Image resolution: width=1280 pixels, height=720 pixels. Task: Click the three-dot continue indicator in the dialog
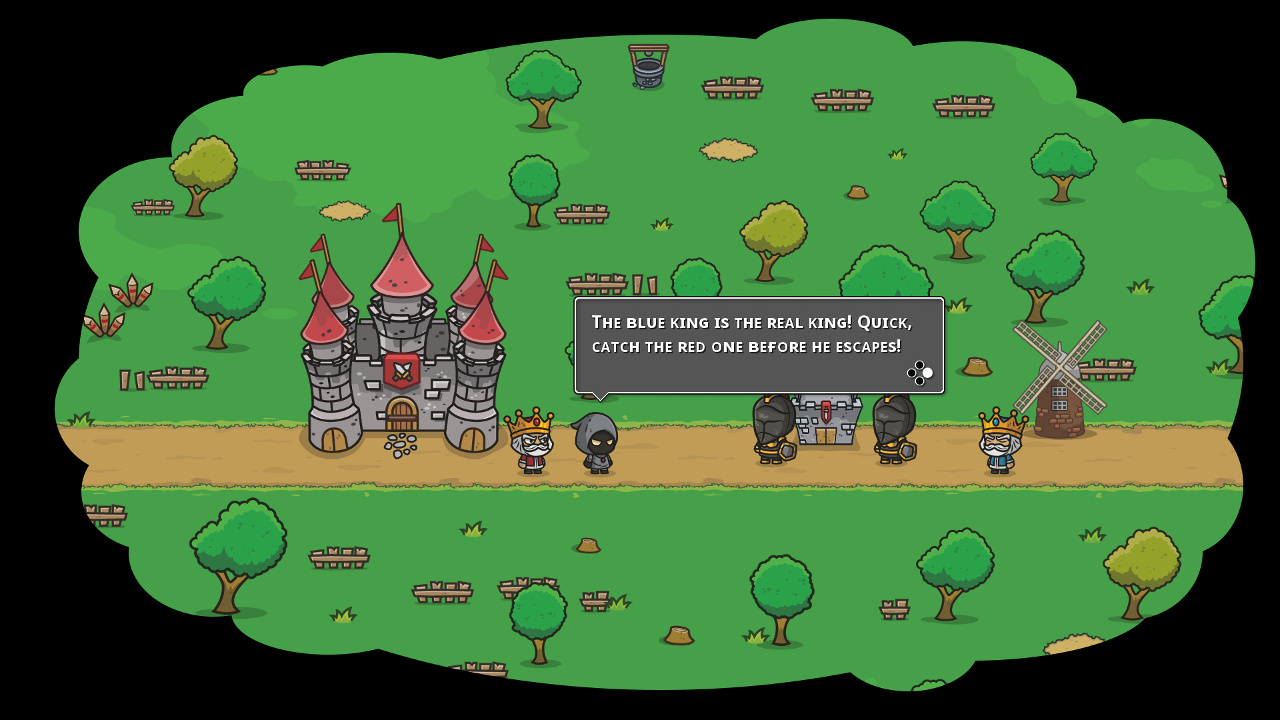(x=919, y=373)
